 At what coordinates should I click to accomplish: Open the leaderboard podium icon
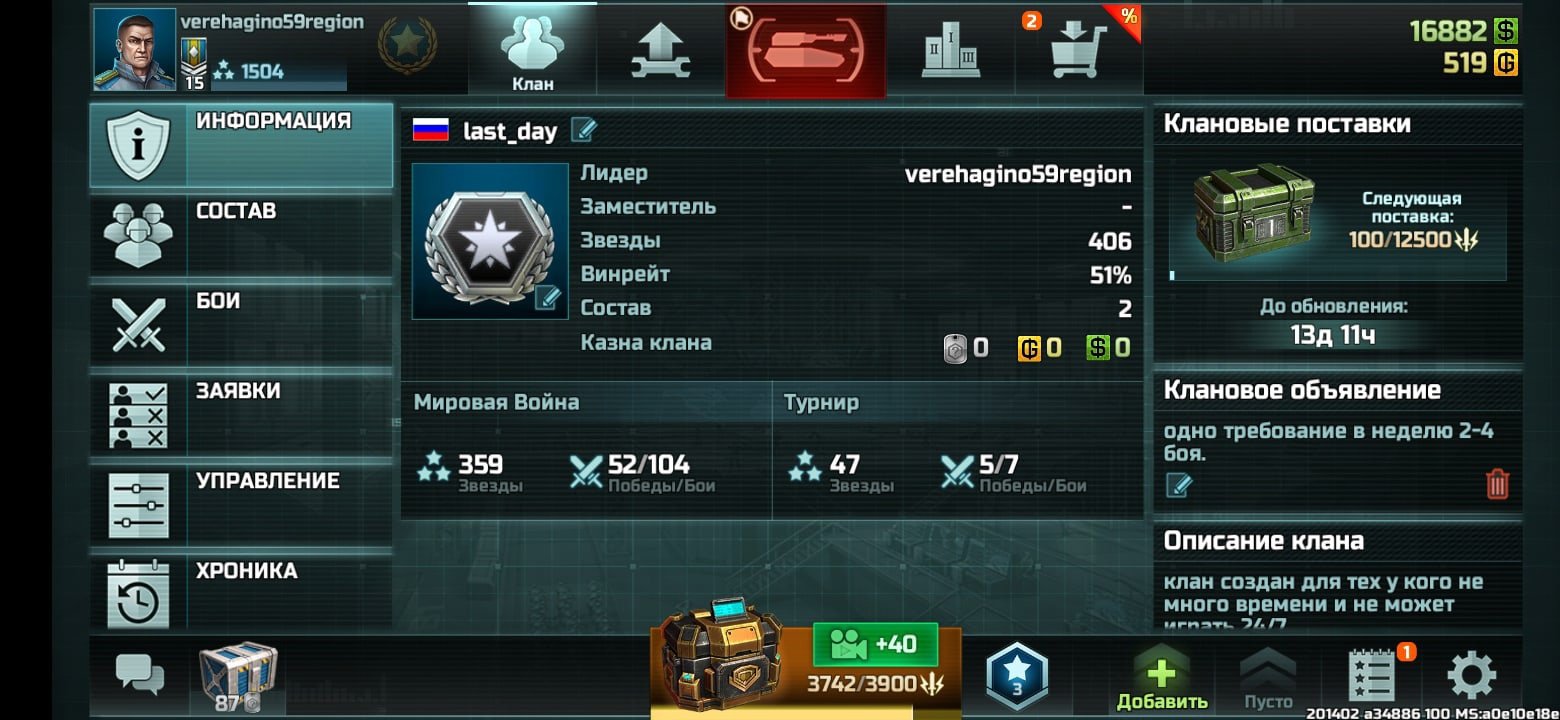pos(950,52)
